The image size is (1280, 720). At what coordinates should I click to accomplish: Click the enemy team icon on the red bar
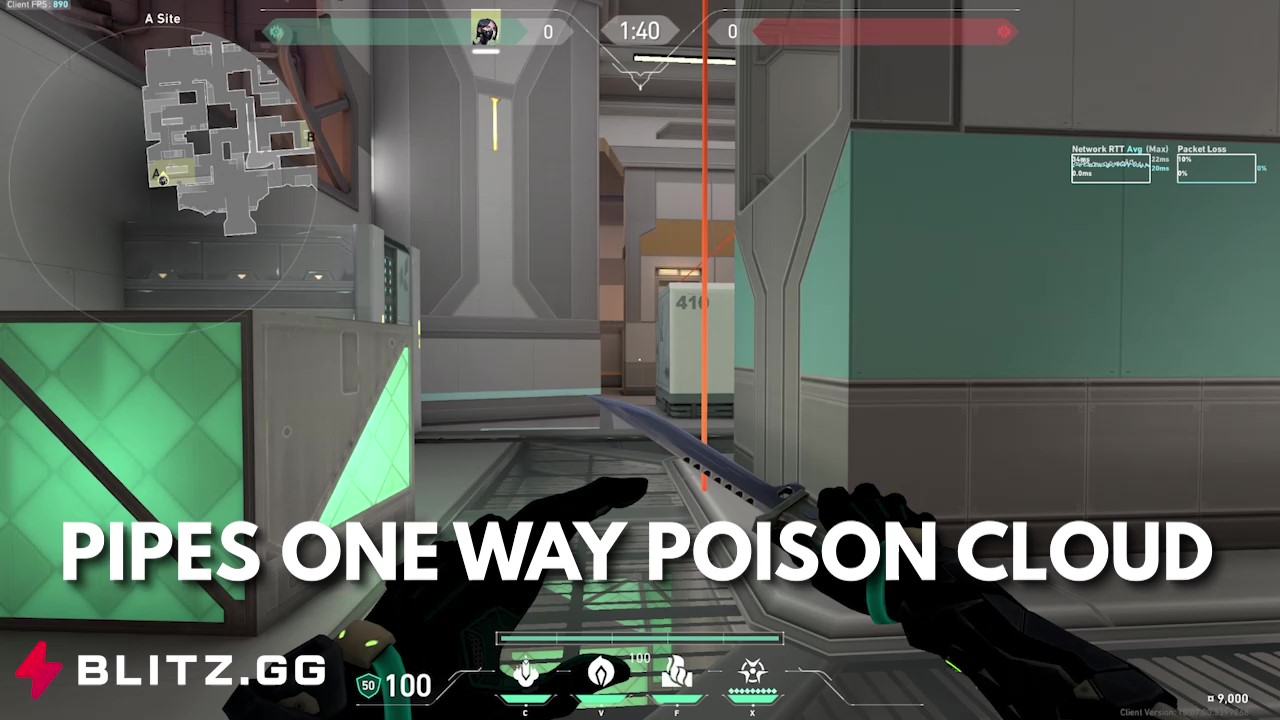[1005, 31]
